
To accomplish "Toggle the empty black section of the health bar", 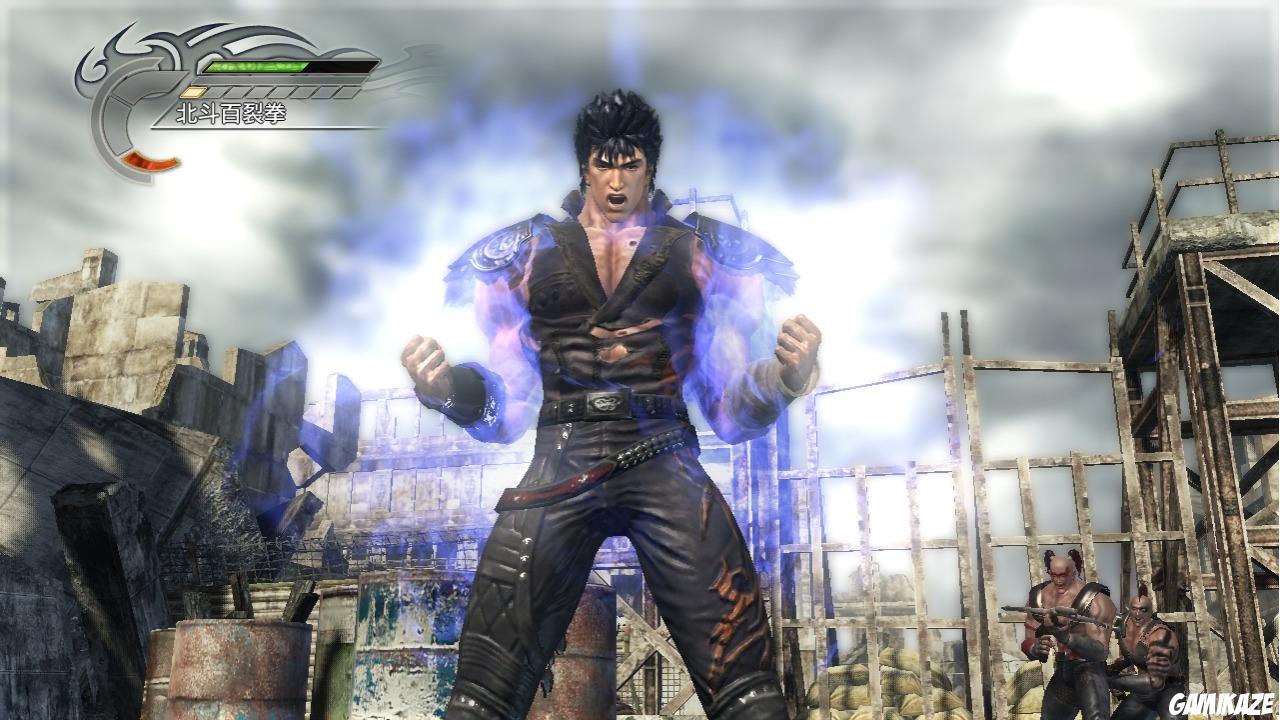I will pyautogui.click(x=340, y=67).
